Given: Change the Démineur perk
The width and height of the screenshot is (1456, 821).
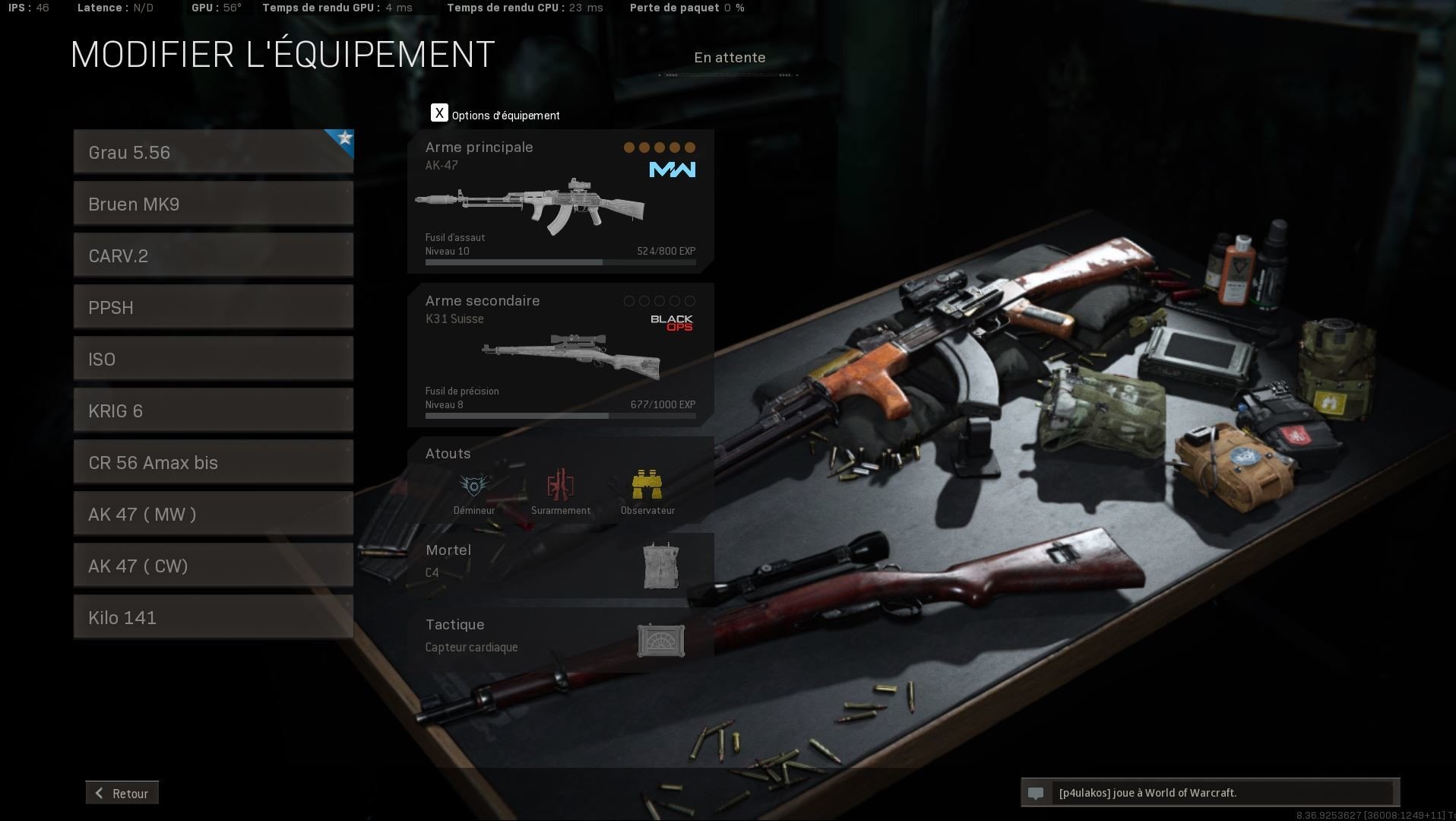Looking at the screenshot, I should (x=474, y=492).
